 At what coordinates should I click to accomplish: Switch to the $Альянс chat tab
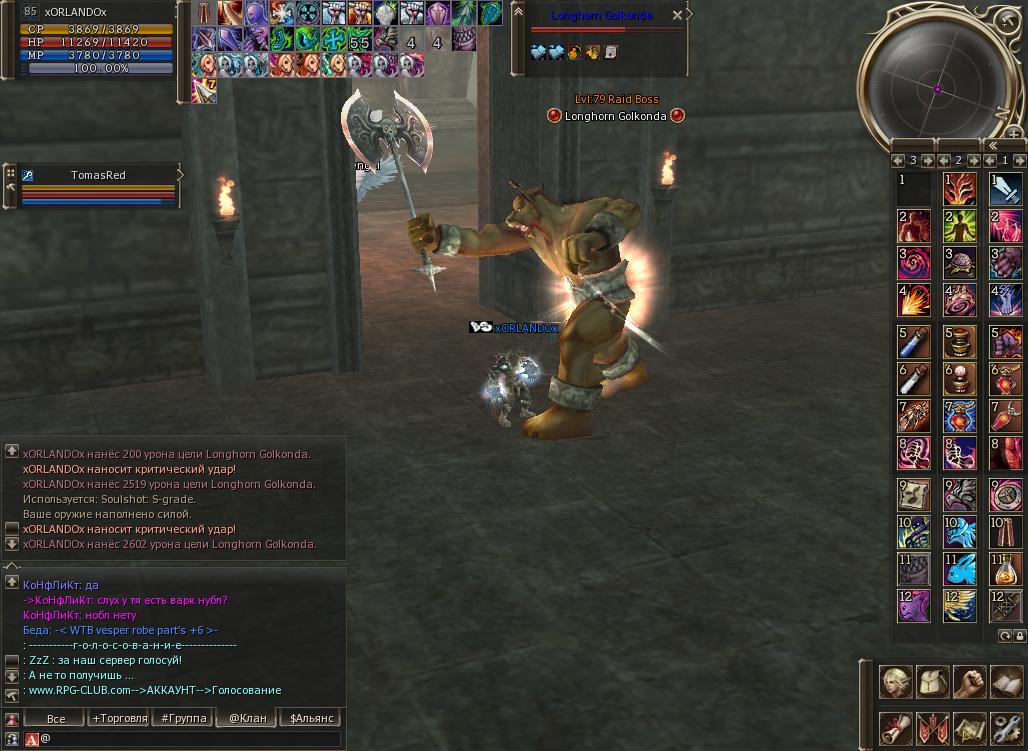coord(311,718)
